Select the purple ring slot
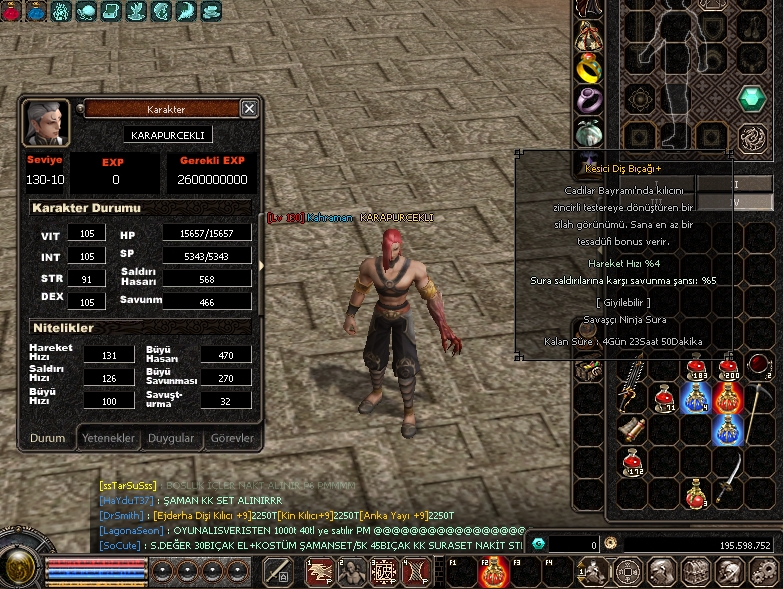 [x=588, y=100]
